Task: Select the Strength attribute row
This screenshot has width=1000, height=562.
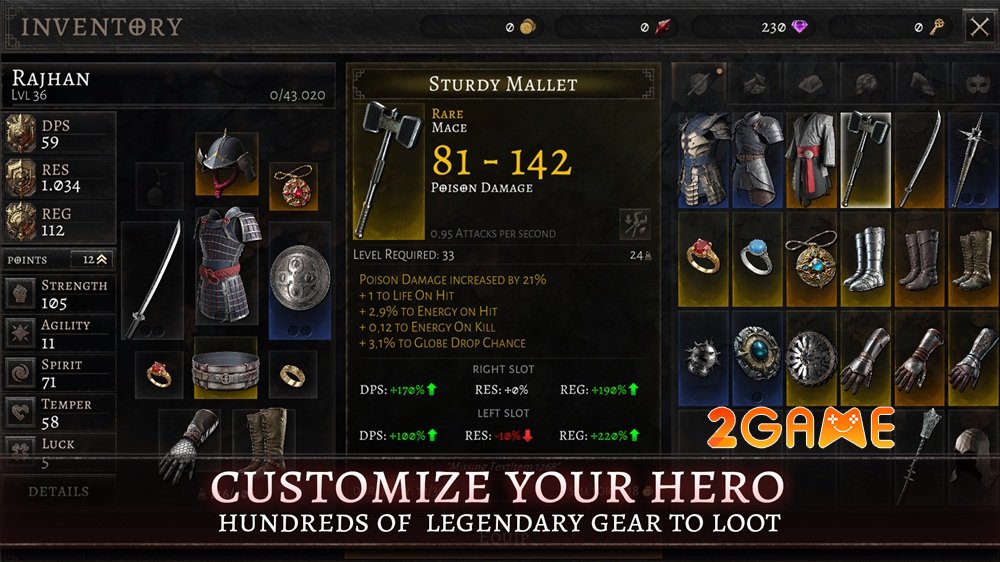Action: point(58,294)
